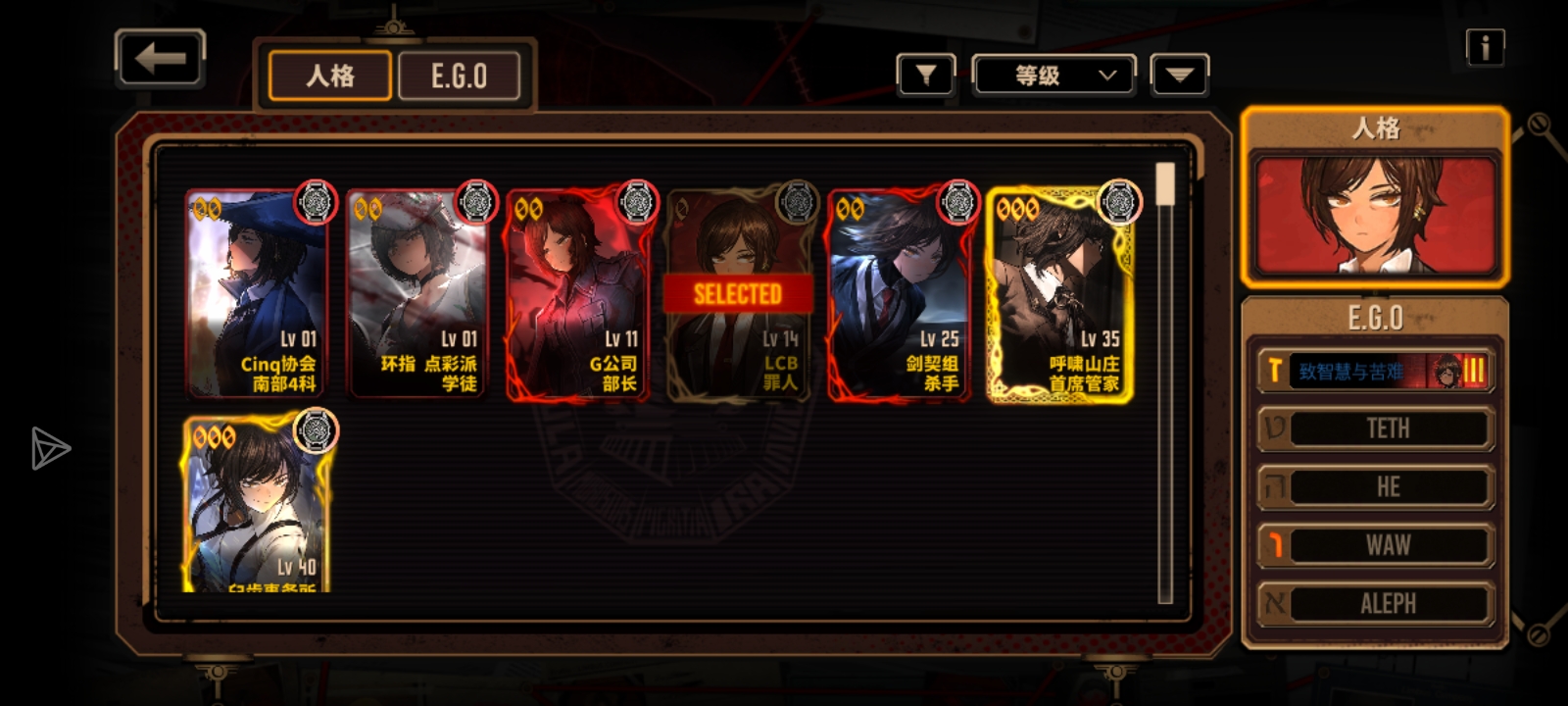Open the funnel filter options
This screenshot has height=706, width=1568.
(x=925, y=75)
